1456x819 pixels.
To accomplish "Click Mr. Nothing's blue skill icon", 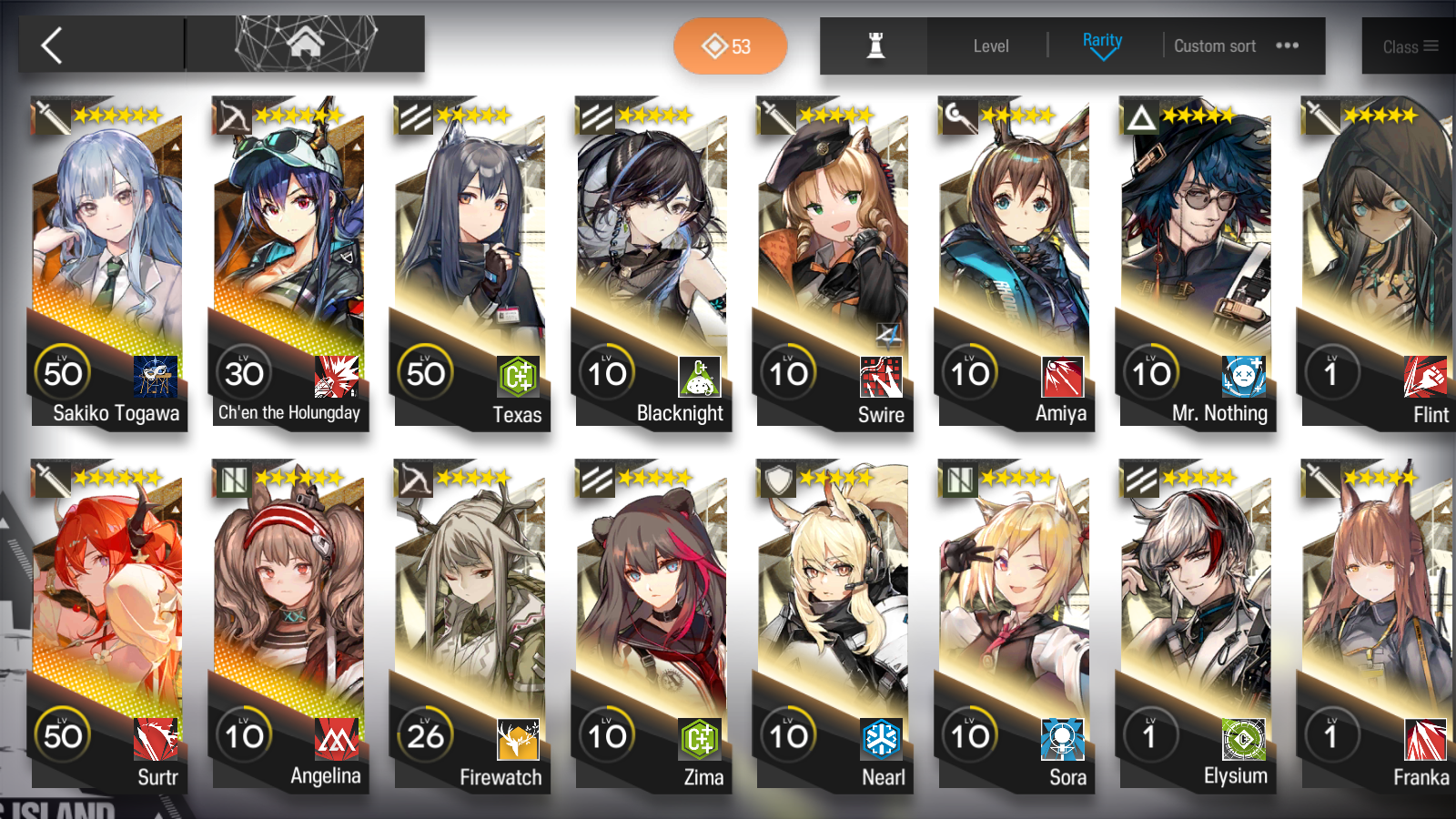I will click(x=1245, y=377).
